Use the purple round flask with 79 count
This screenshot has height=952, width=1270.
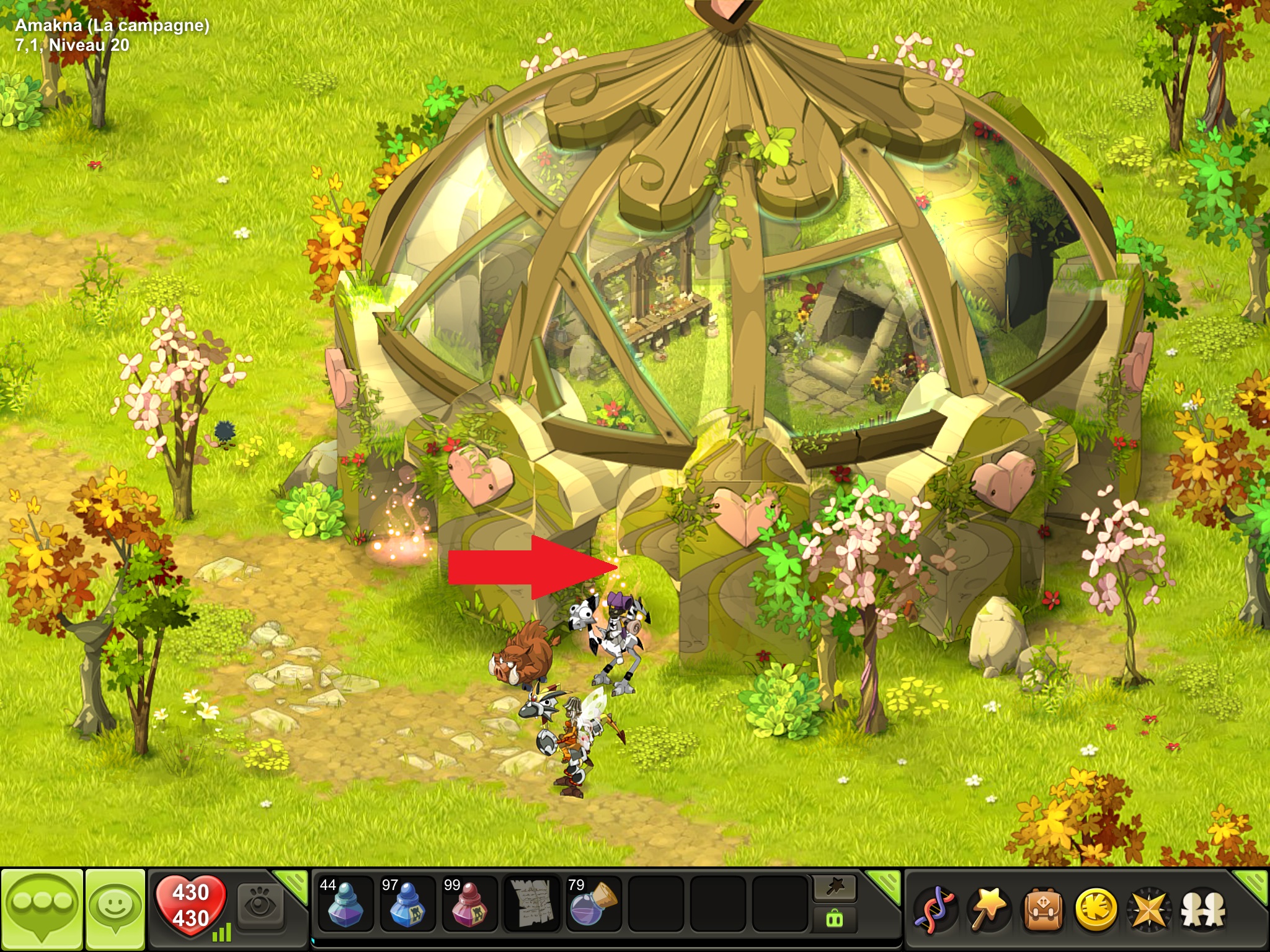tap(593, 904)
